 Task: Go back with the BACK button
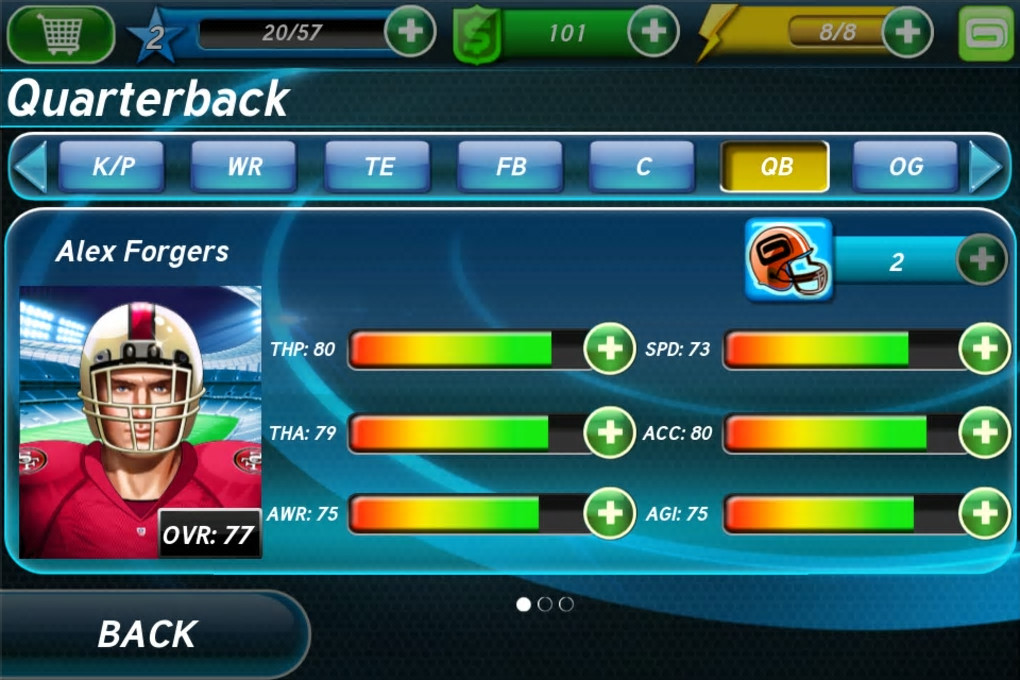148,634
